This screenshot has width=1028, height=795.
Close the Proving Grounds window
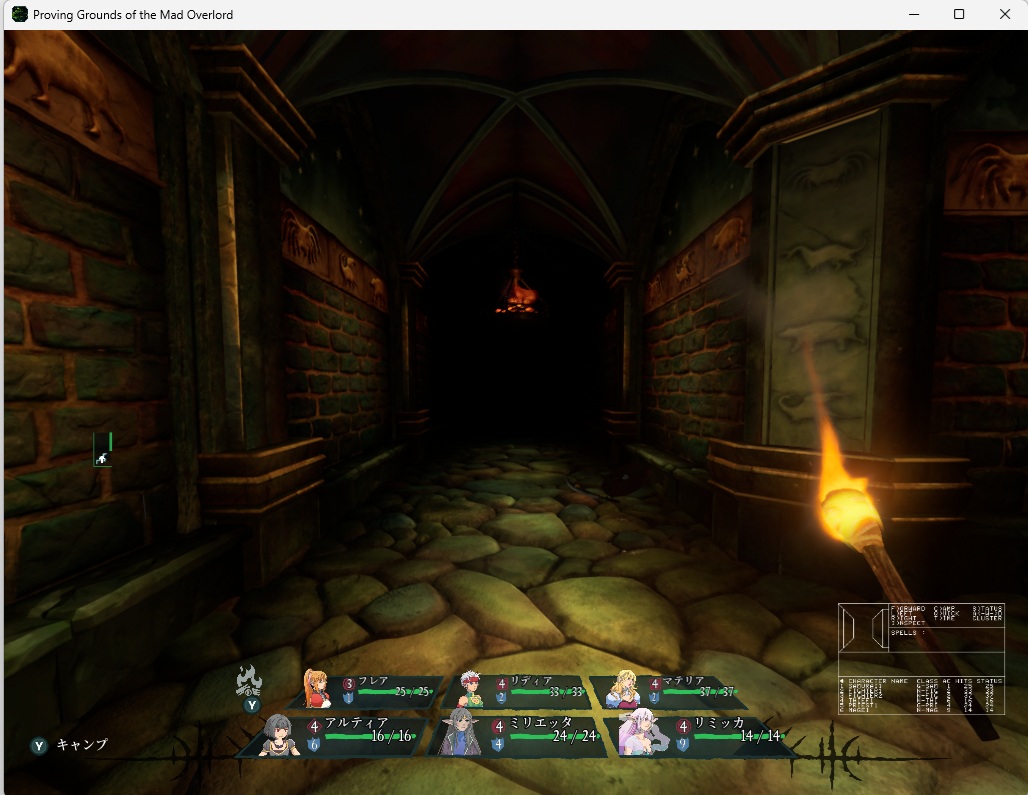click(x=1005, y=14)
